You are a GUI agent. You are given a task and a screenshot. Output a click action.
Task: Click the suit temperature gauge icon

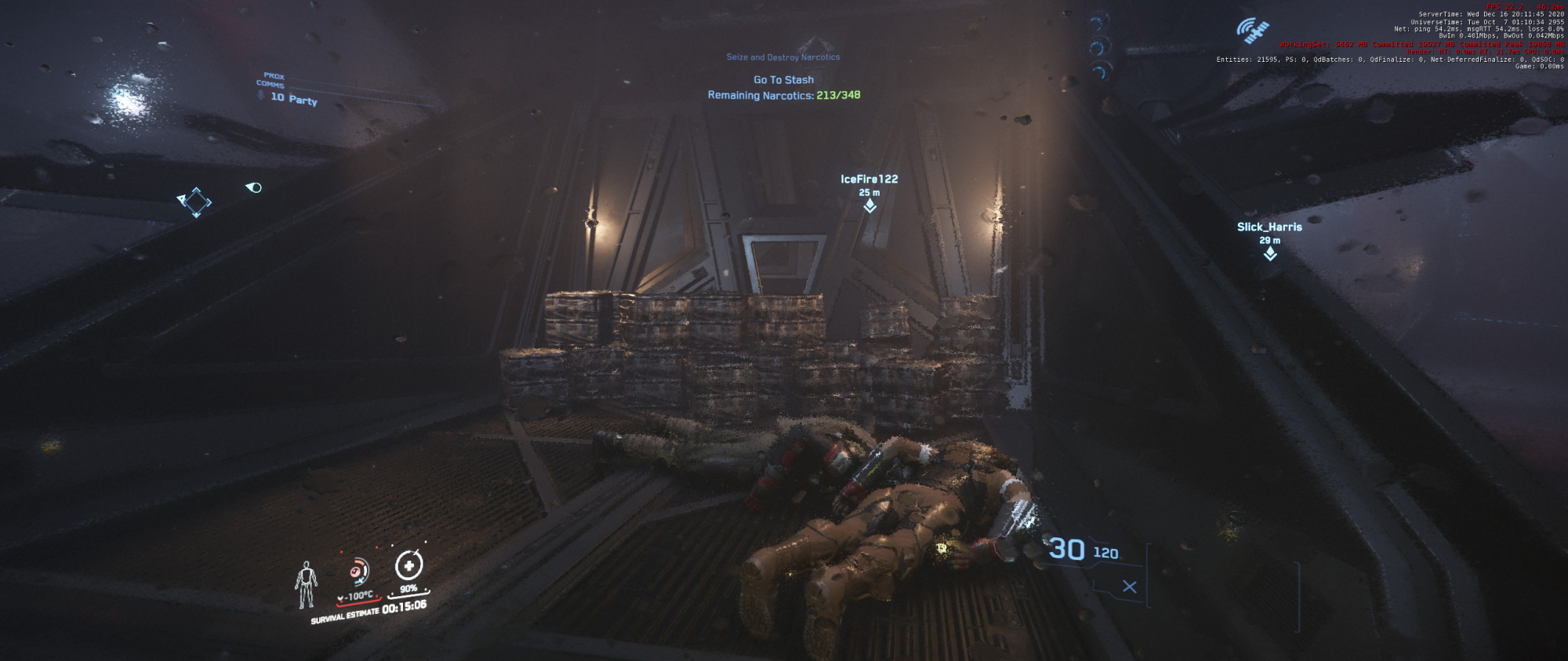pyautogui.click(x=359, y=572)
